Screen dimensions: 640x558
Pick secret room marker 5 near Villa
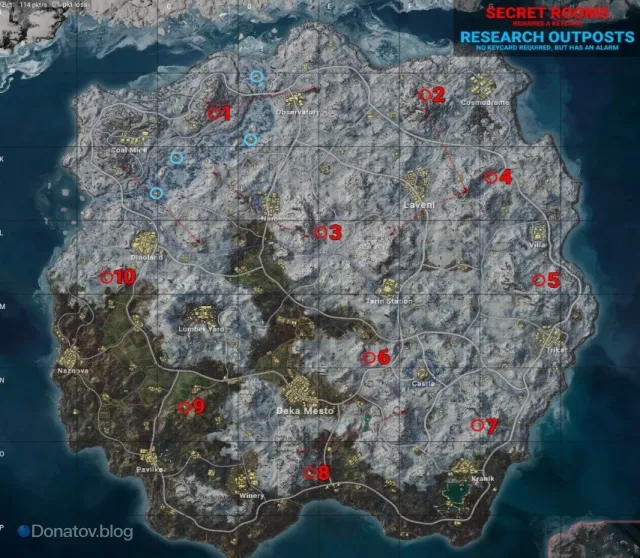pos(539,280)
